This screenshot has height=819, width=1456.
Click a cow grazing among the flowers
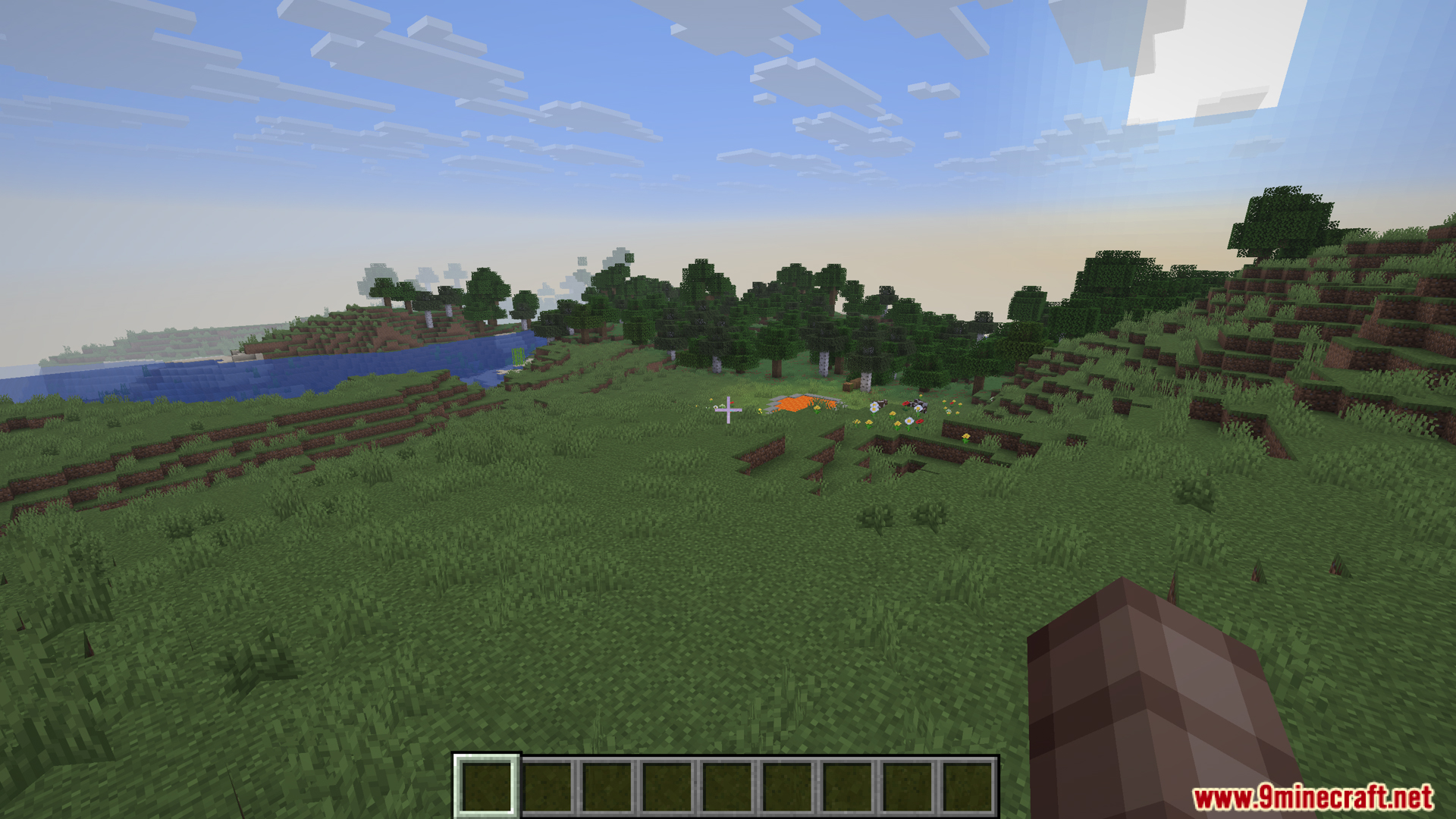pyautogui.click(x=882, y=404)
